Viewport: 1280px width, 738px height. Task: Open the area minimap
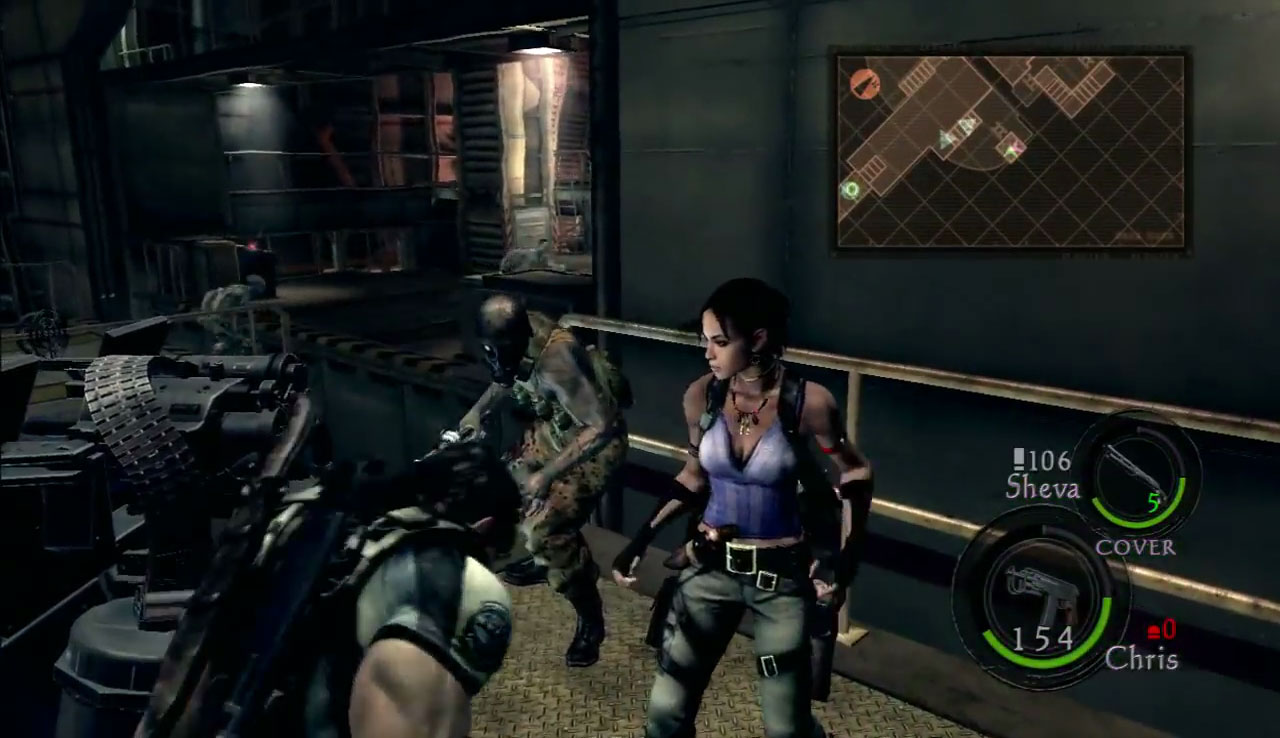(x=1010, y=151)
